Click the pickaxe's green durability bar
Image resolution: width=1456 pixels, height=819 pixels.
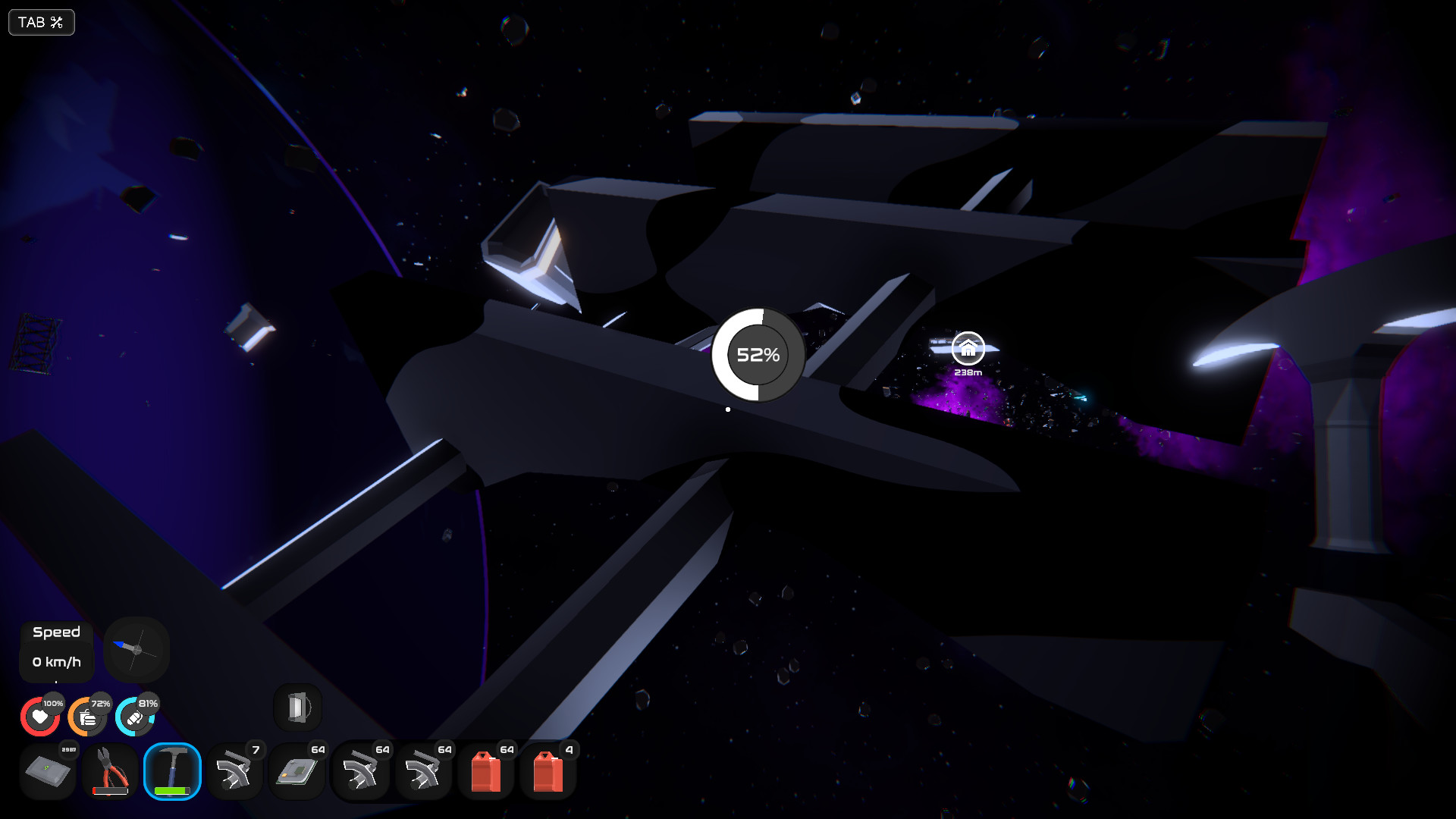(x=172, y=790)
